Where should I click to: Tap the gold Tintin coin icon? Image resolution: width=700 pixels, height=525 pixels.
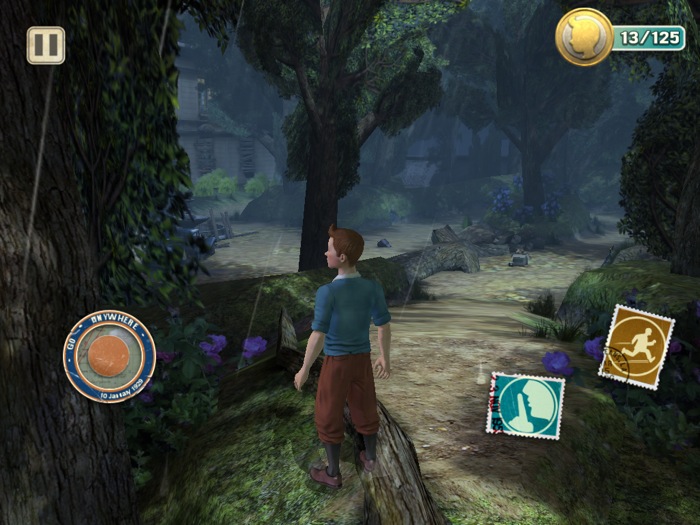pyautogui.click(x=584, y=37)
